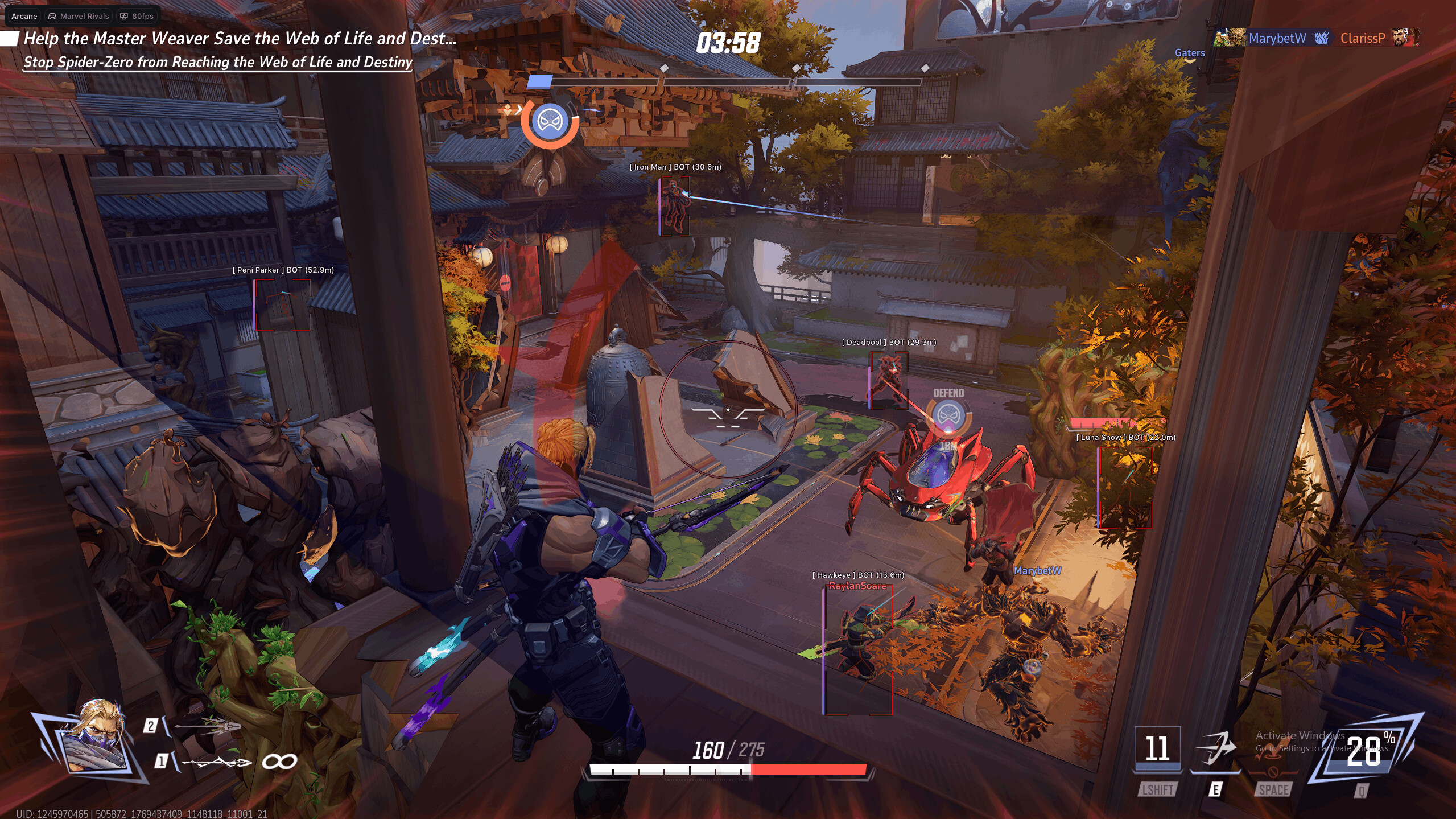Click the Marvel Rivals overlay tag
This screenshot has height=819, width=1456.
click(79, 16)
